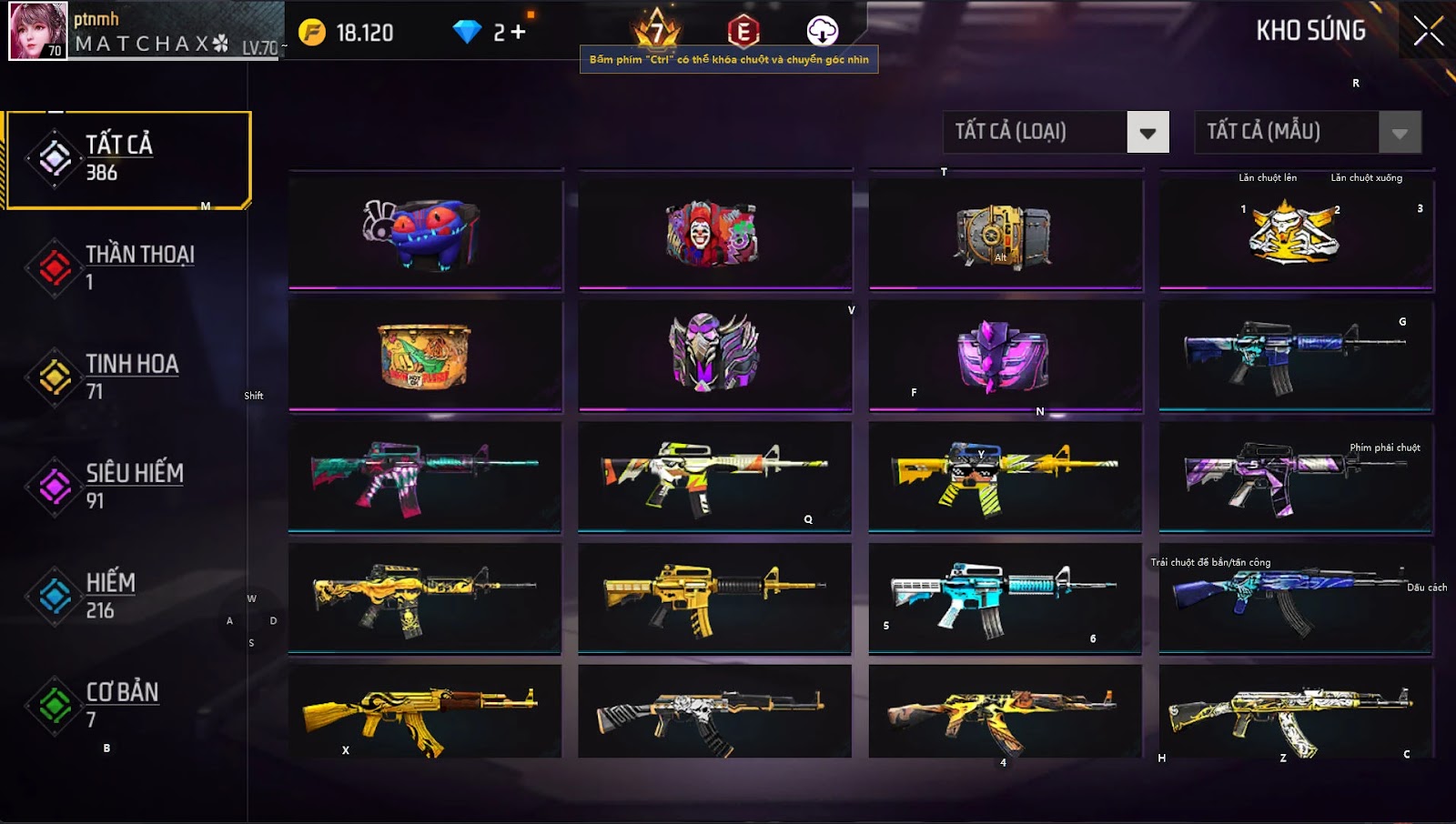Viewport: 1456px width, 824px height.
Task: Show the Tinh Hoa rarity category
Action: pyautogui.click(x=127, y=377)
